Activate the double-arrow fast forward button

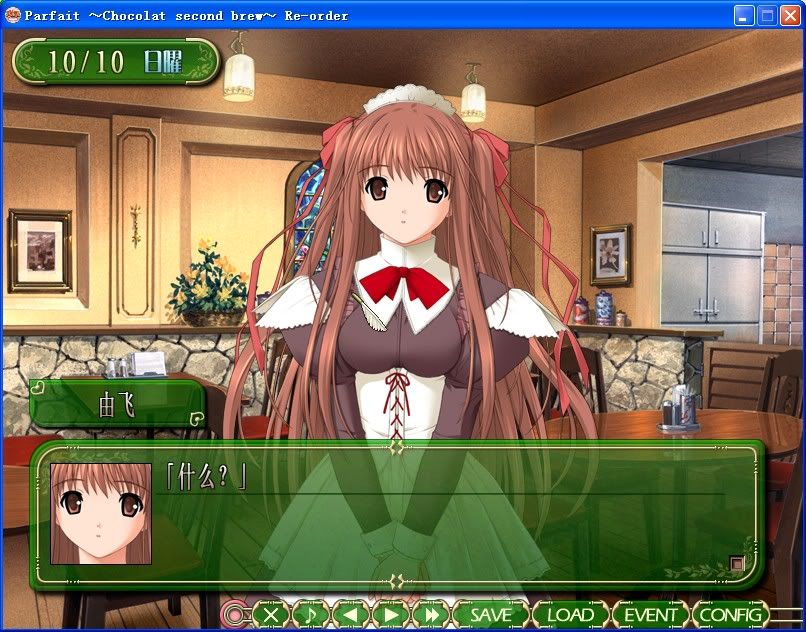tap(430, 615)
